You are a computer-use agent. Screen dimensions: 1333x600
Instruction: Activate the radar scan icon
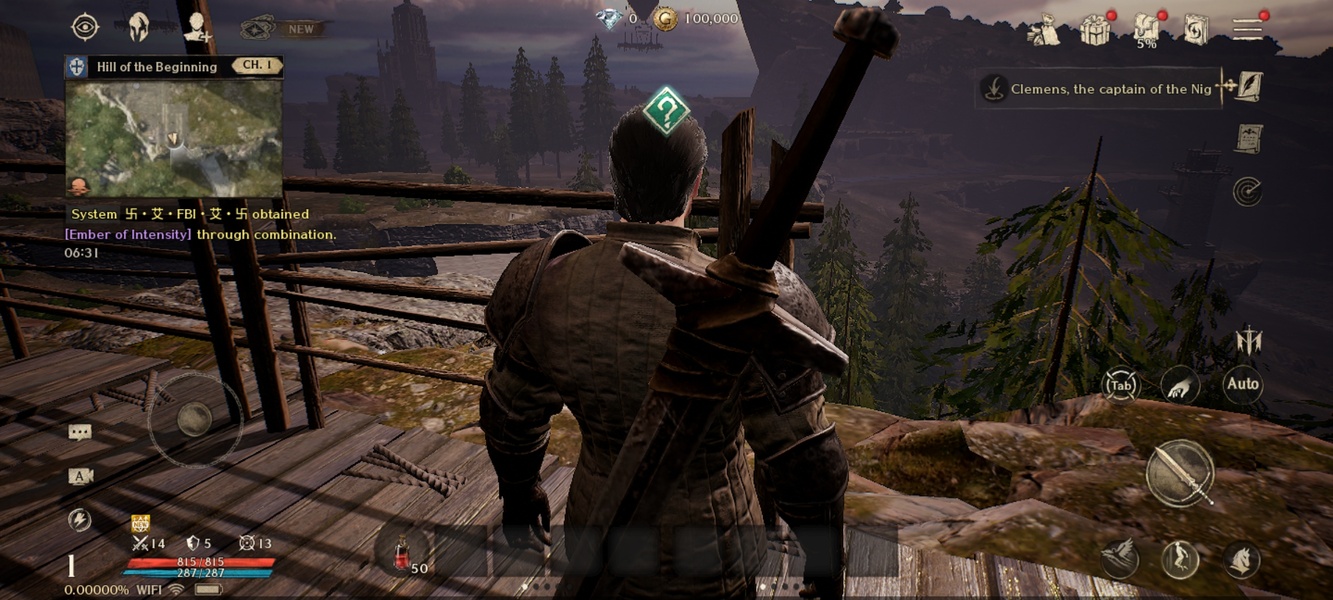coord(1247,190)
